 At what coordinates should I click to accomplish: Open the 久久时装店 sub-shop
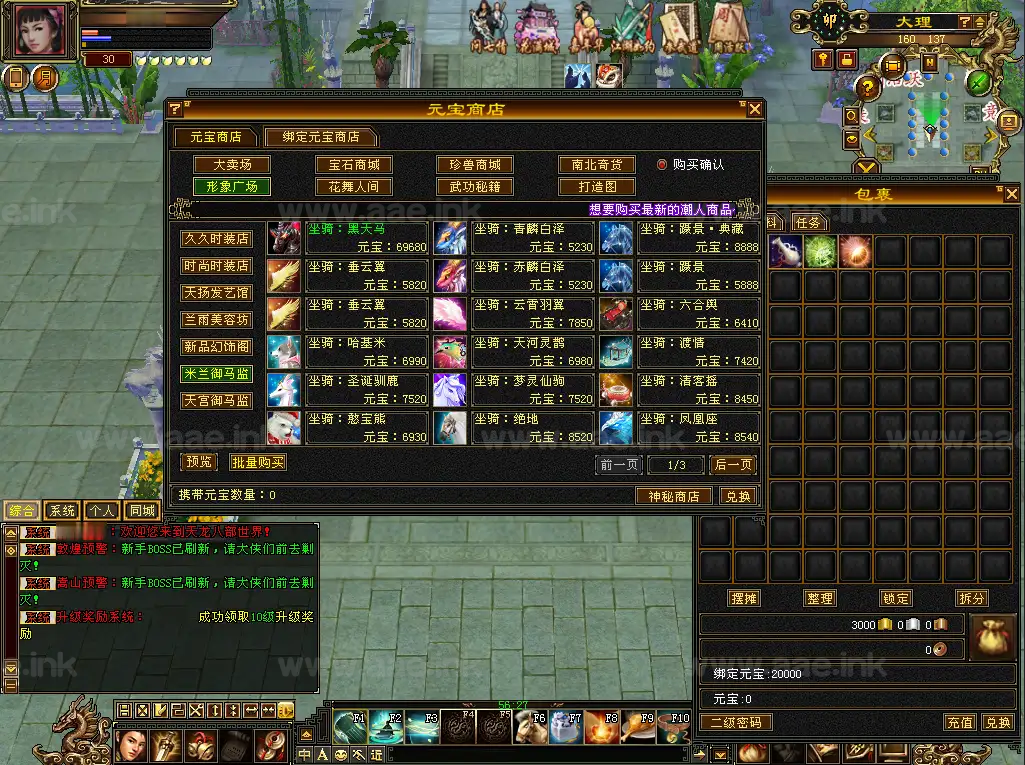[216, 239]
